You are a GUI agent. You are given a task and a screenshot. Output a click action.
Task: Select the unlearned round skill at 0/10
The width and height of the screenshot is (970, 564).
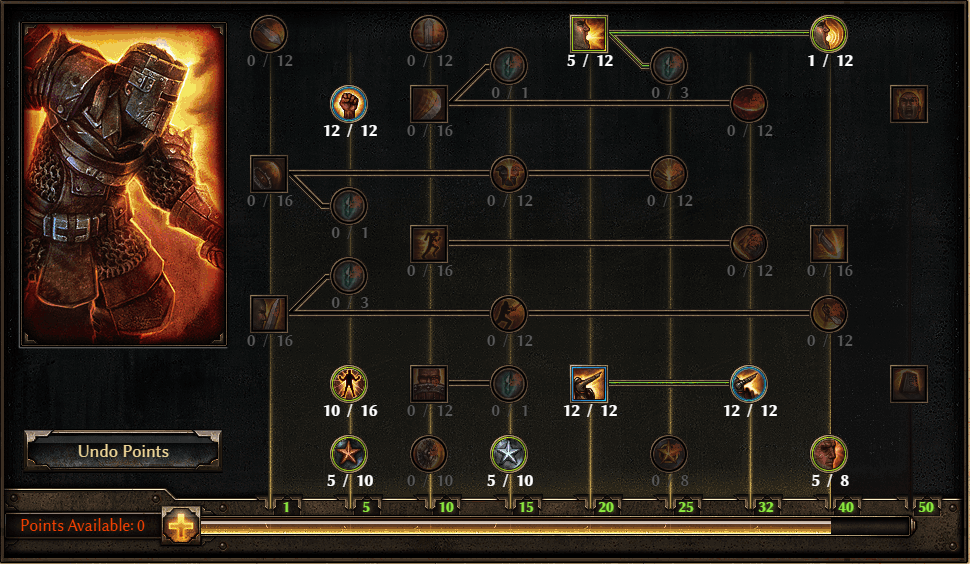coord(429,454)
